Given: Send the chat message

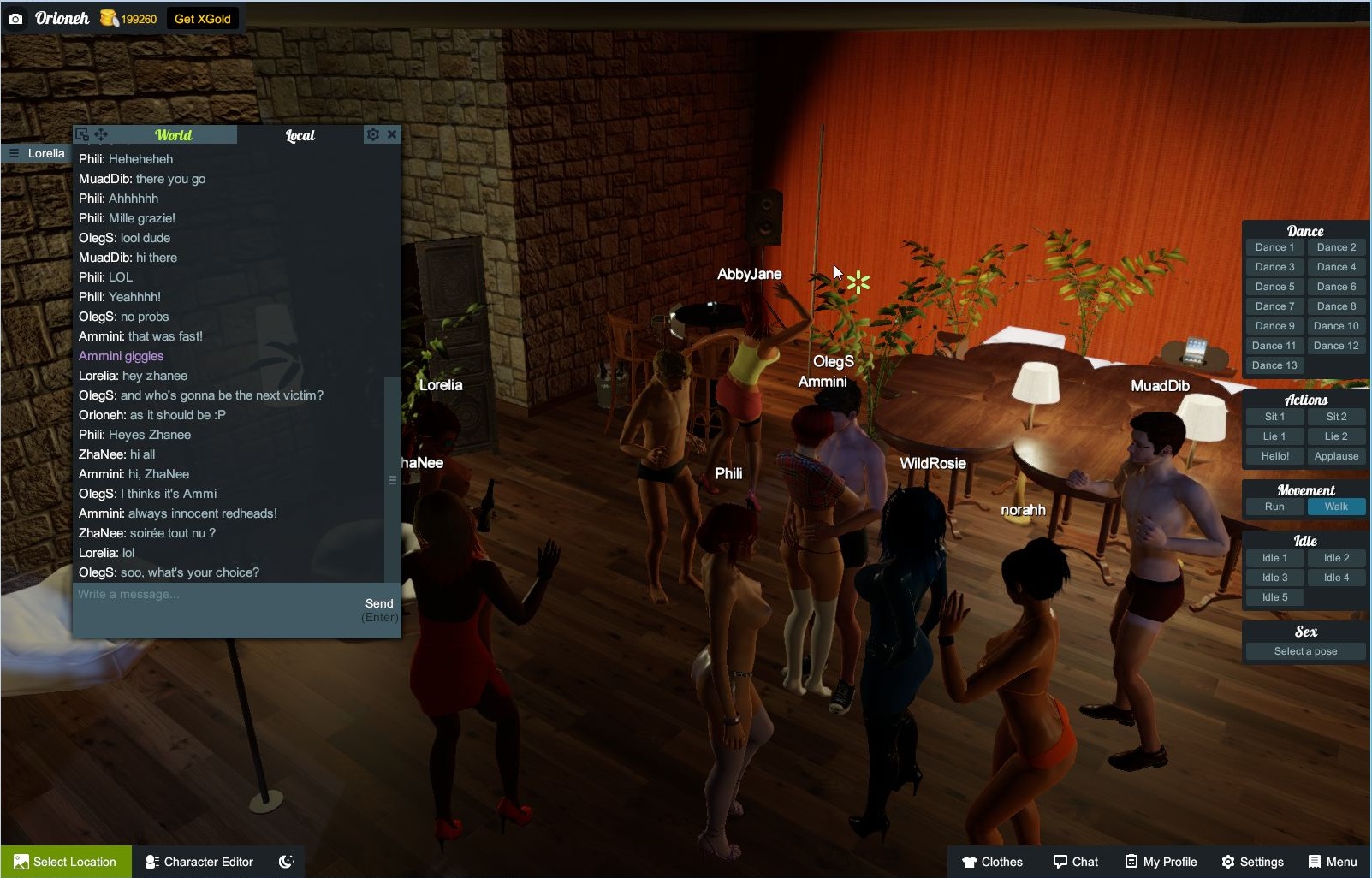Looking at the screenshot, I should pos(379,604).
